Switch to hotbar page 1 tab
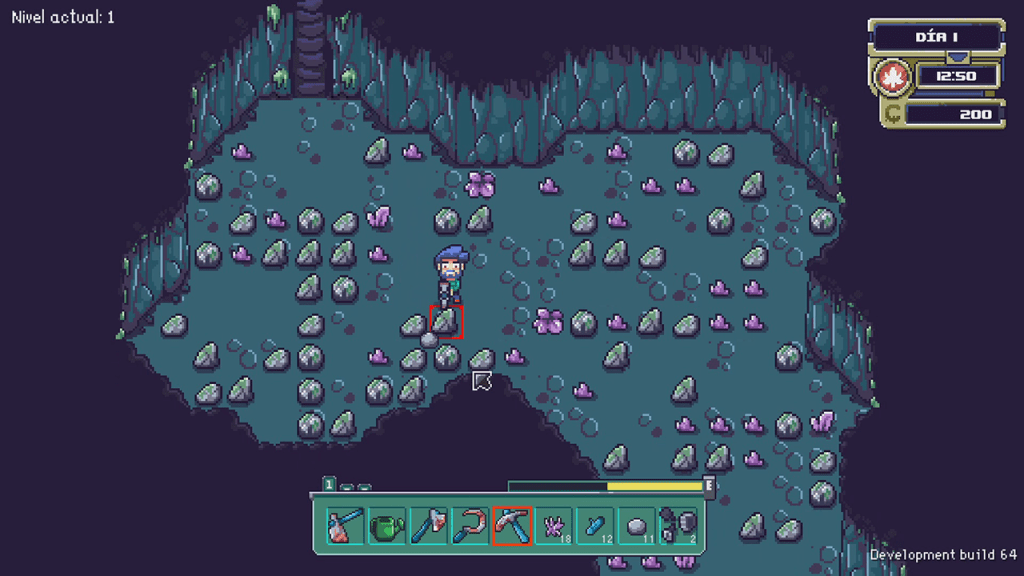The image size is (1024, 576). 328,485
